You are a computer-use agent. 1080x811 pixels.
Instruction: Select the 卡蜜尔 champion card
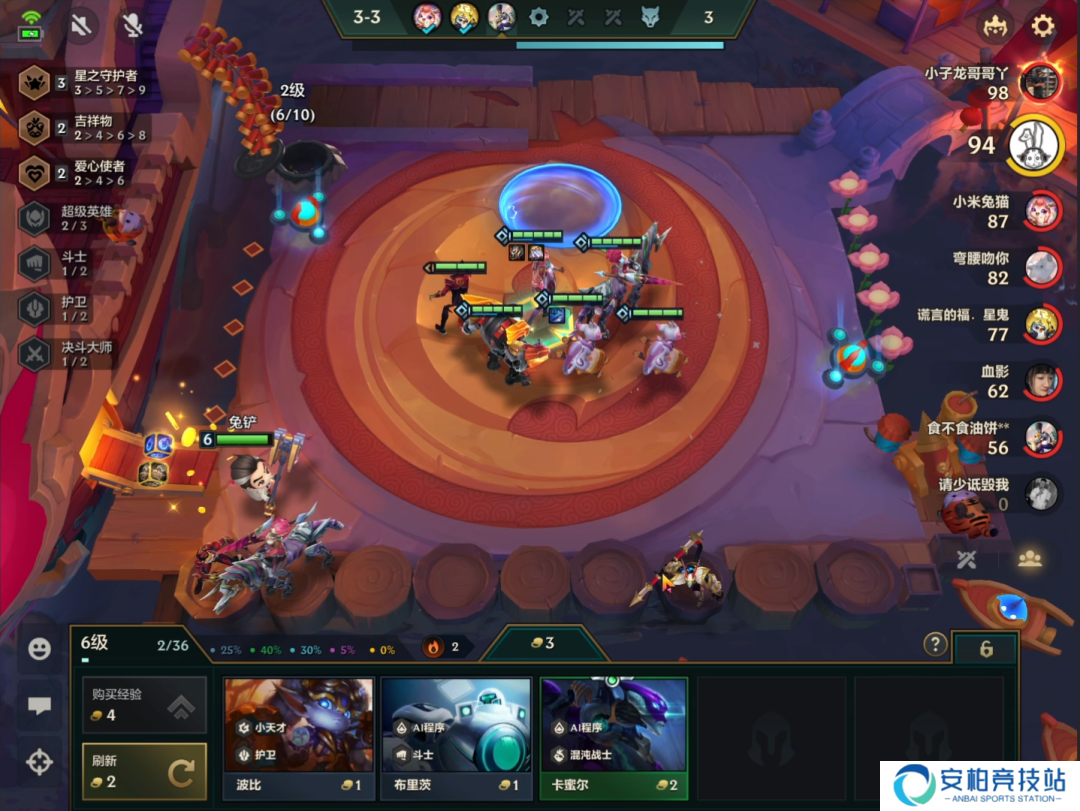tap(613, 738)
